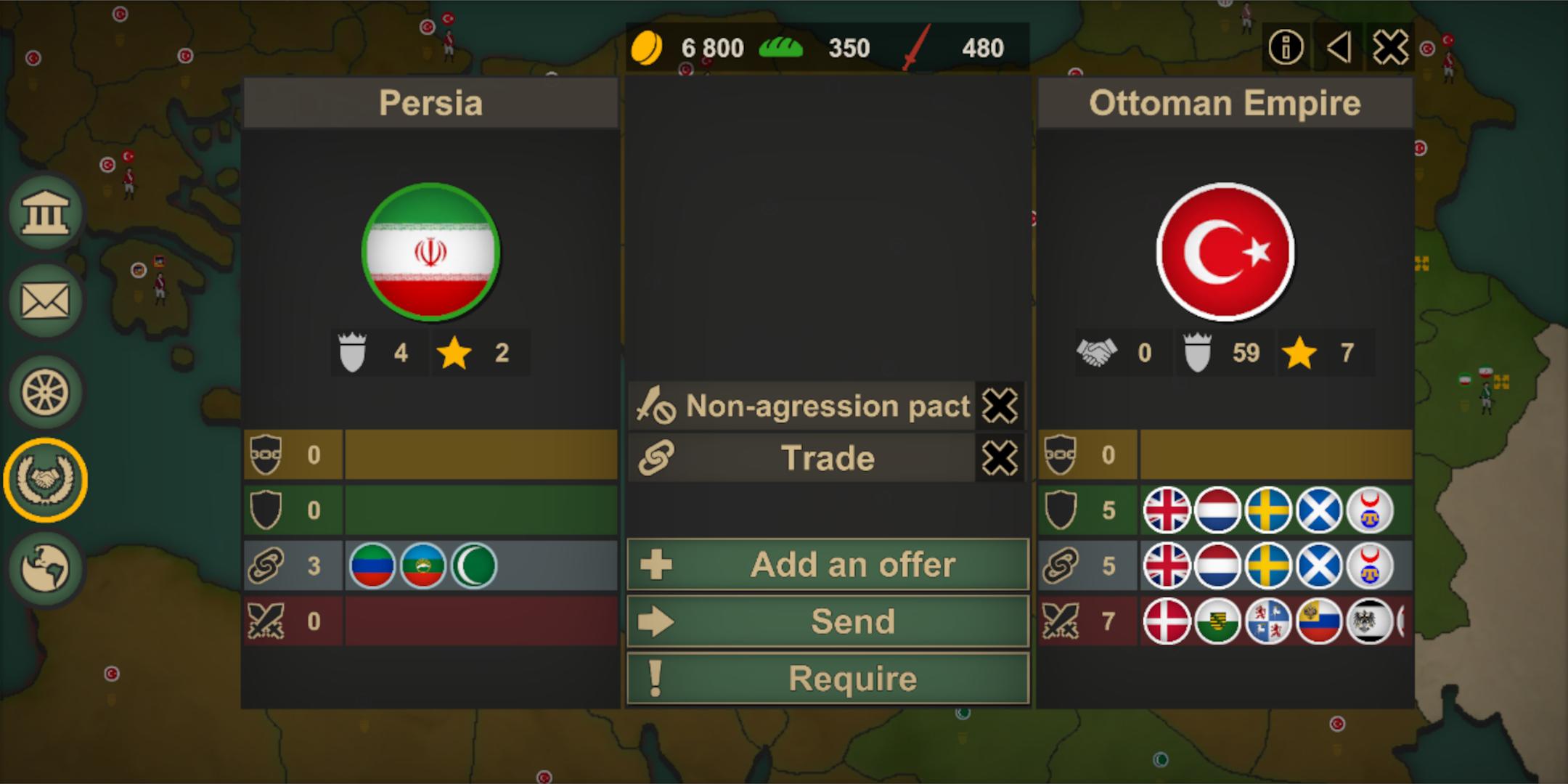Remove the Trade offer
1568x784 pixels.
coord(999,457)
